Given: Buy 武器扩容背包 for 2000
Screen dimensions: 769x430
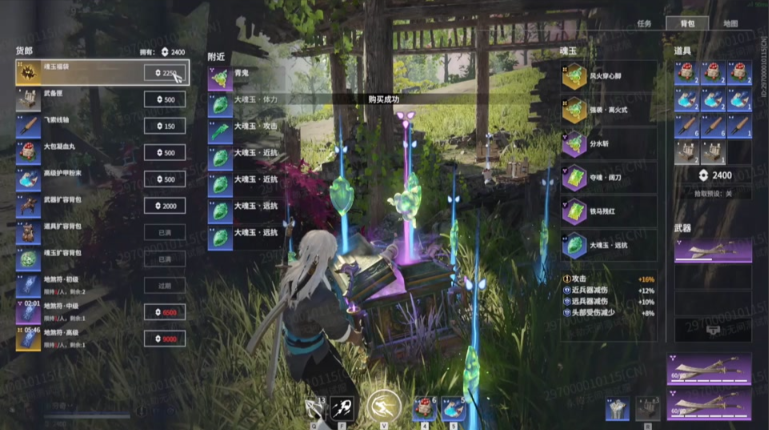Looking at the screenshot, I should click(x=165, y=205).
